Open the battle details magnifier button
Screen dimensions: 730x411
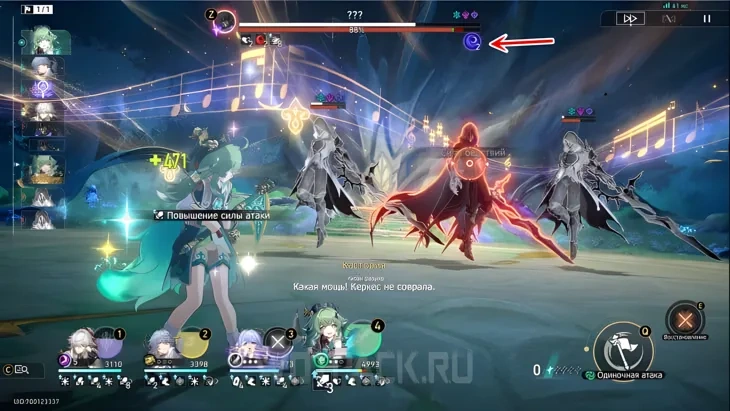coord(21,370)
